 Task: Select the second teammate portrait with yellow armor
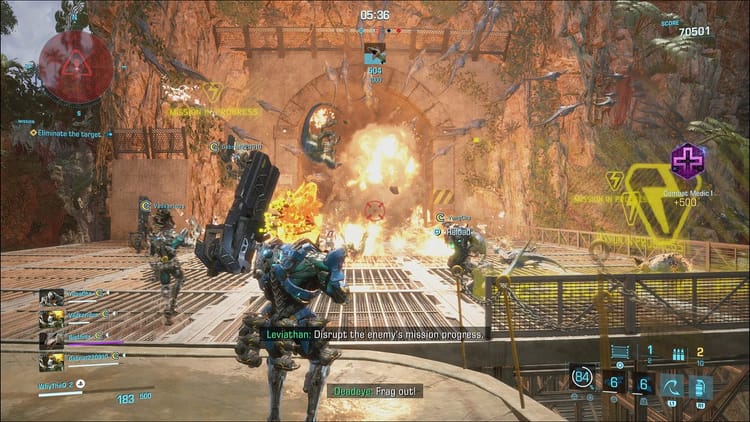click(52, 316)
